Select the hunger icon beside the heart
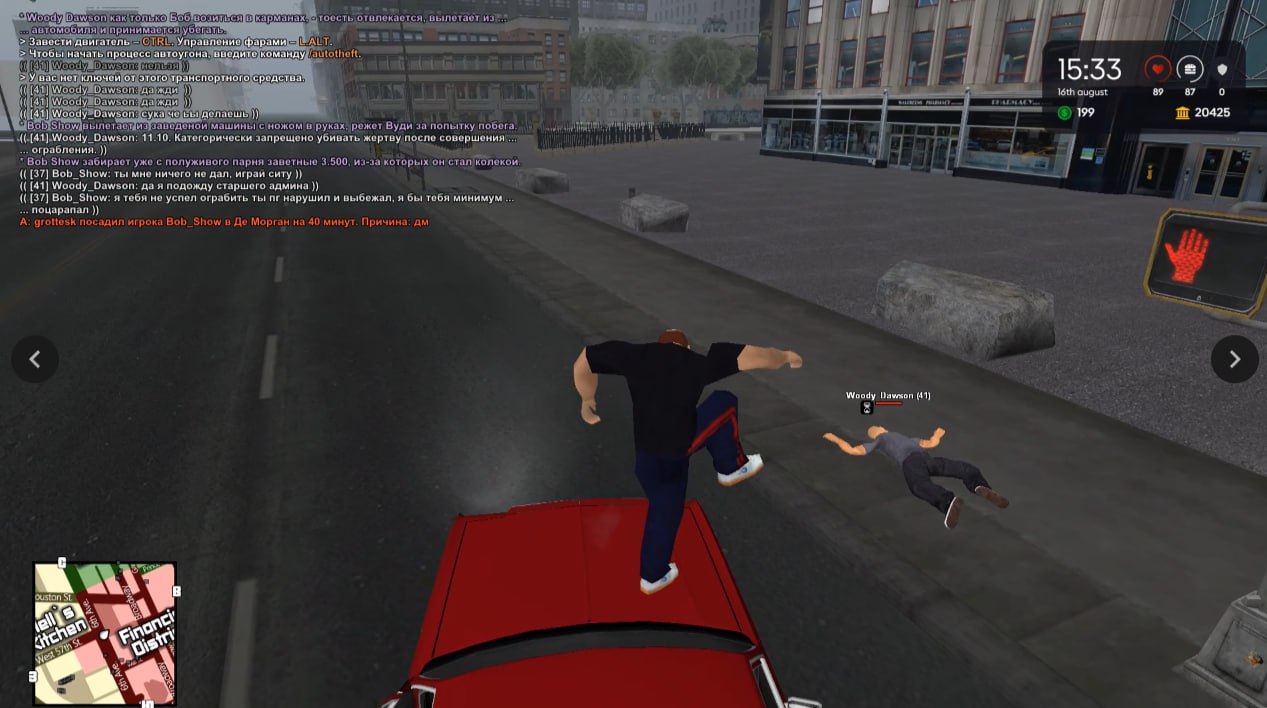This screenshot has width=1267, height=708. [x=1190, y=69]
